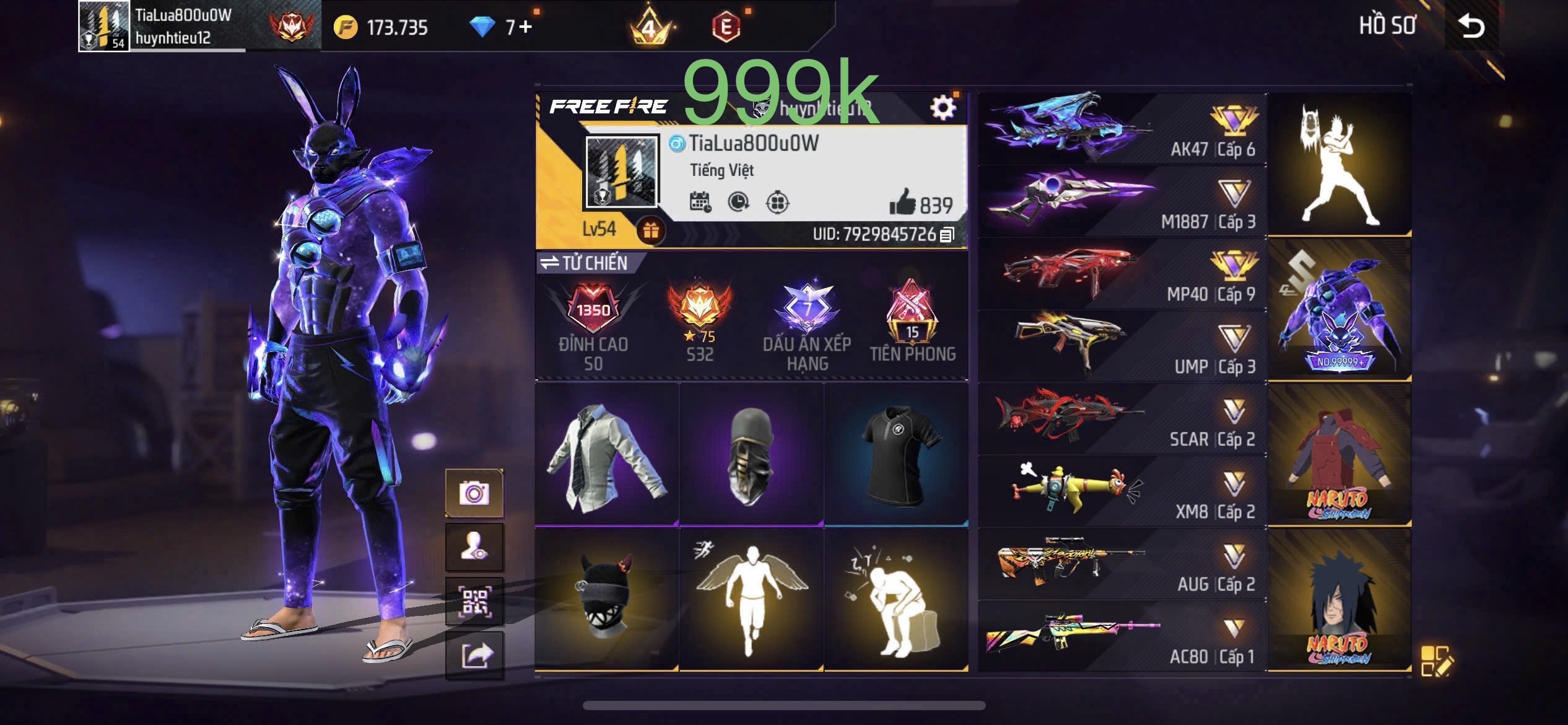Select the MP40 Cấp 9 weapon skin
This screenshot has width=1568, height=725.
click(x=1122, y=274)
